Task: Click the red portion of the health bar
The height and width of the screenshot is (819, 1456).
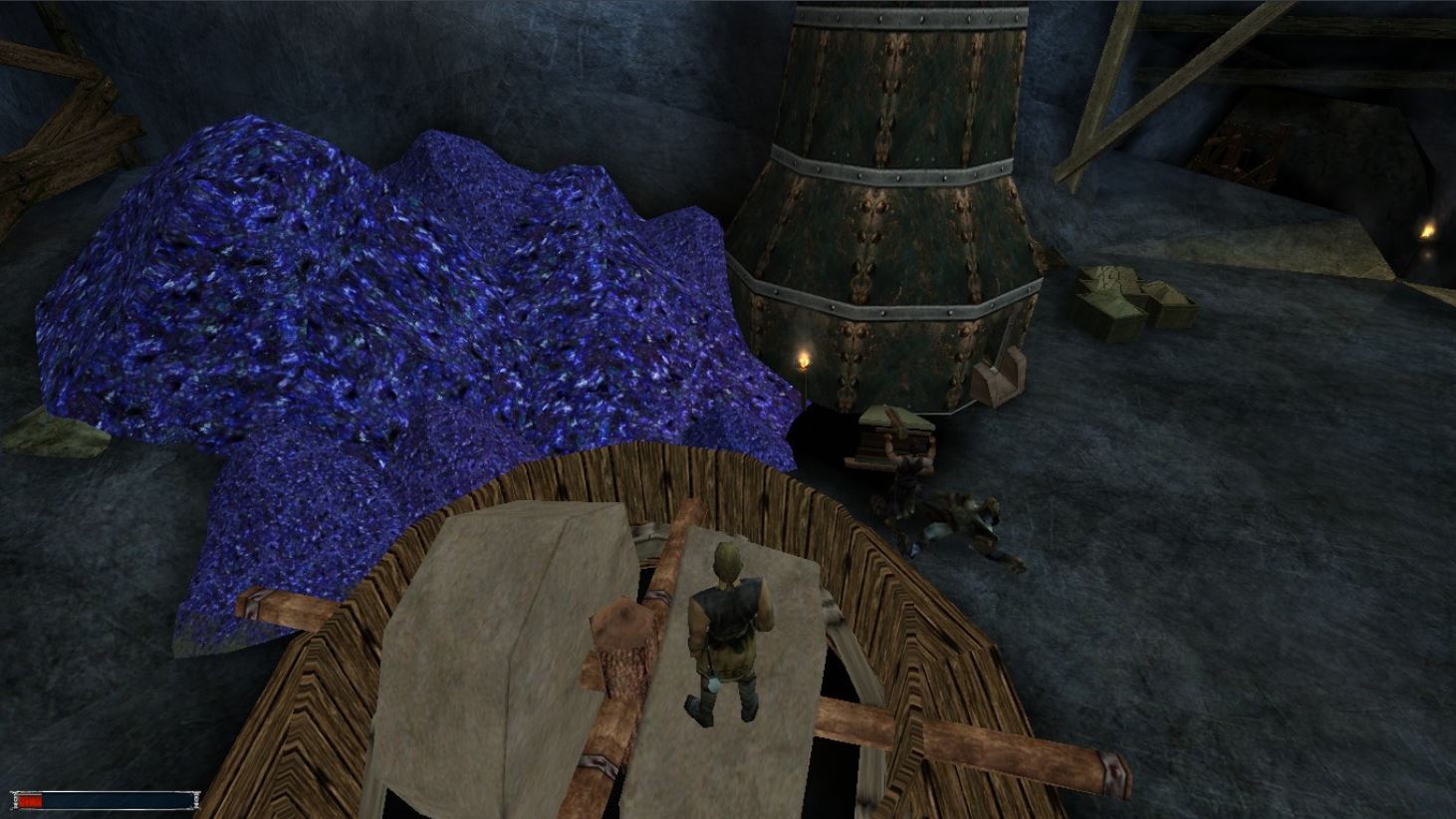Action: [x=30, y=800]
